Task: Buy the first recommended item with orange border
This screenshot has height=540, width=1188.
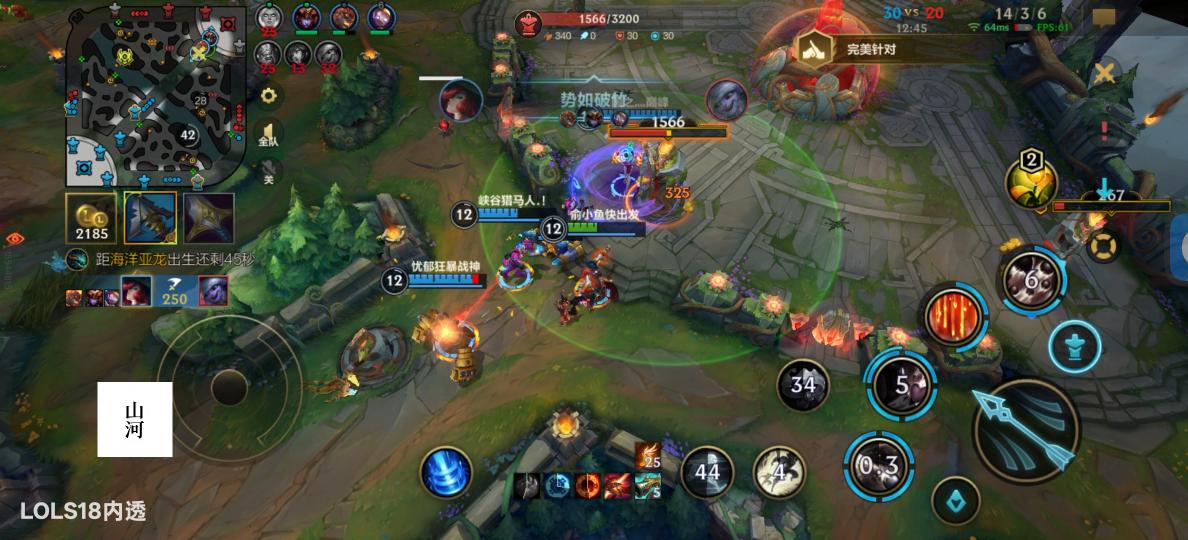Action: [x=151, y=218]
